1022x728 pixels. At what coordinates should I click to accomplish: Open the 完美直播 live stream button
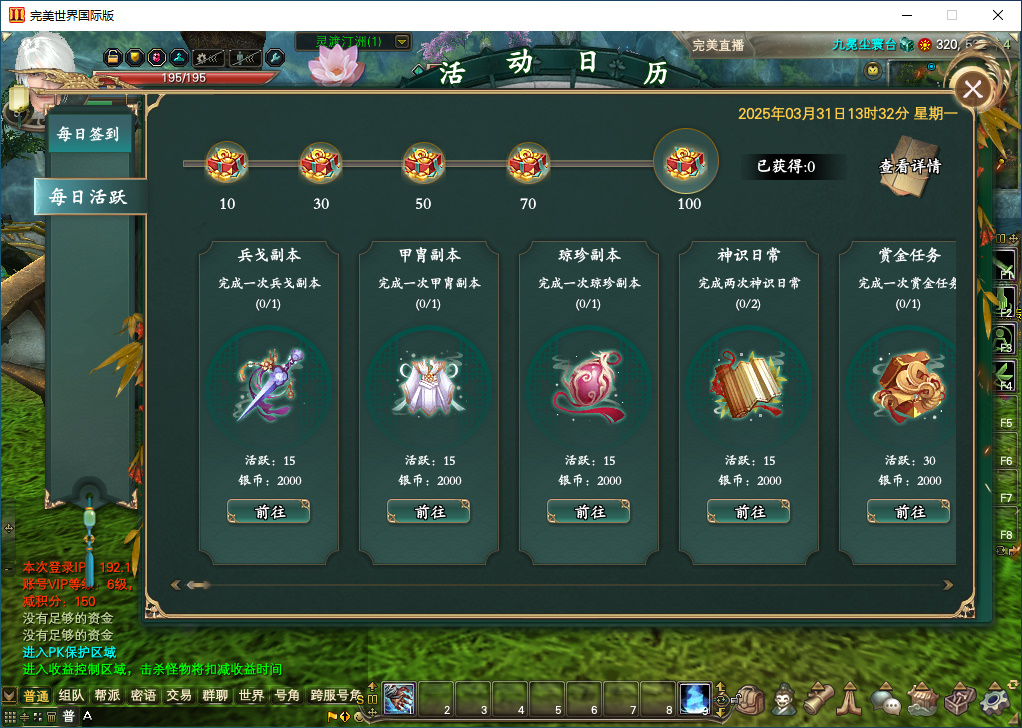(718, 45)
